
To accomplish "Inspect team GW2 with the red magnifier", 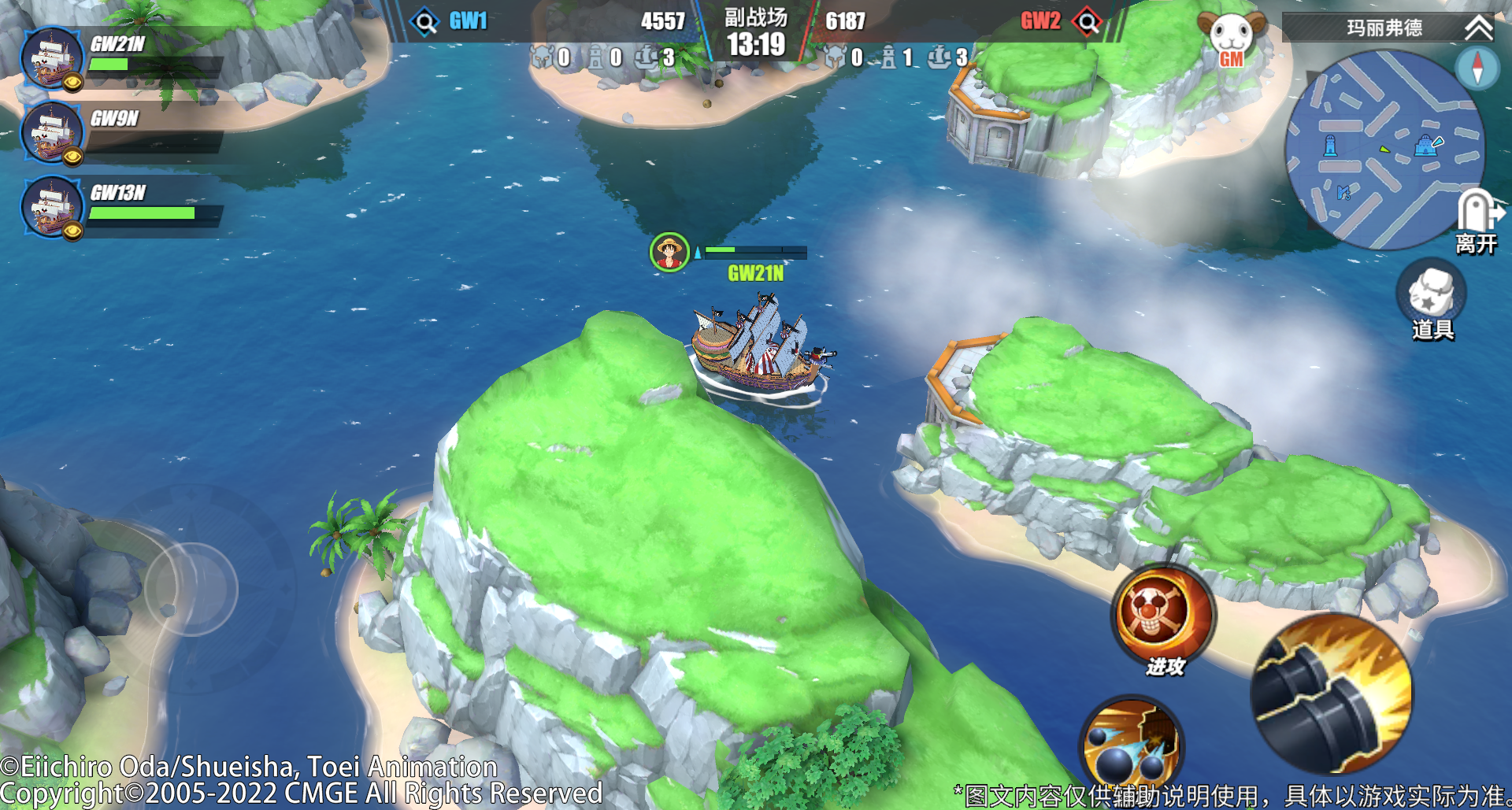I will pos(1088,21).
